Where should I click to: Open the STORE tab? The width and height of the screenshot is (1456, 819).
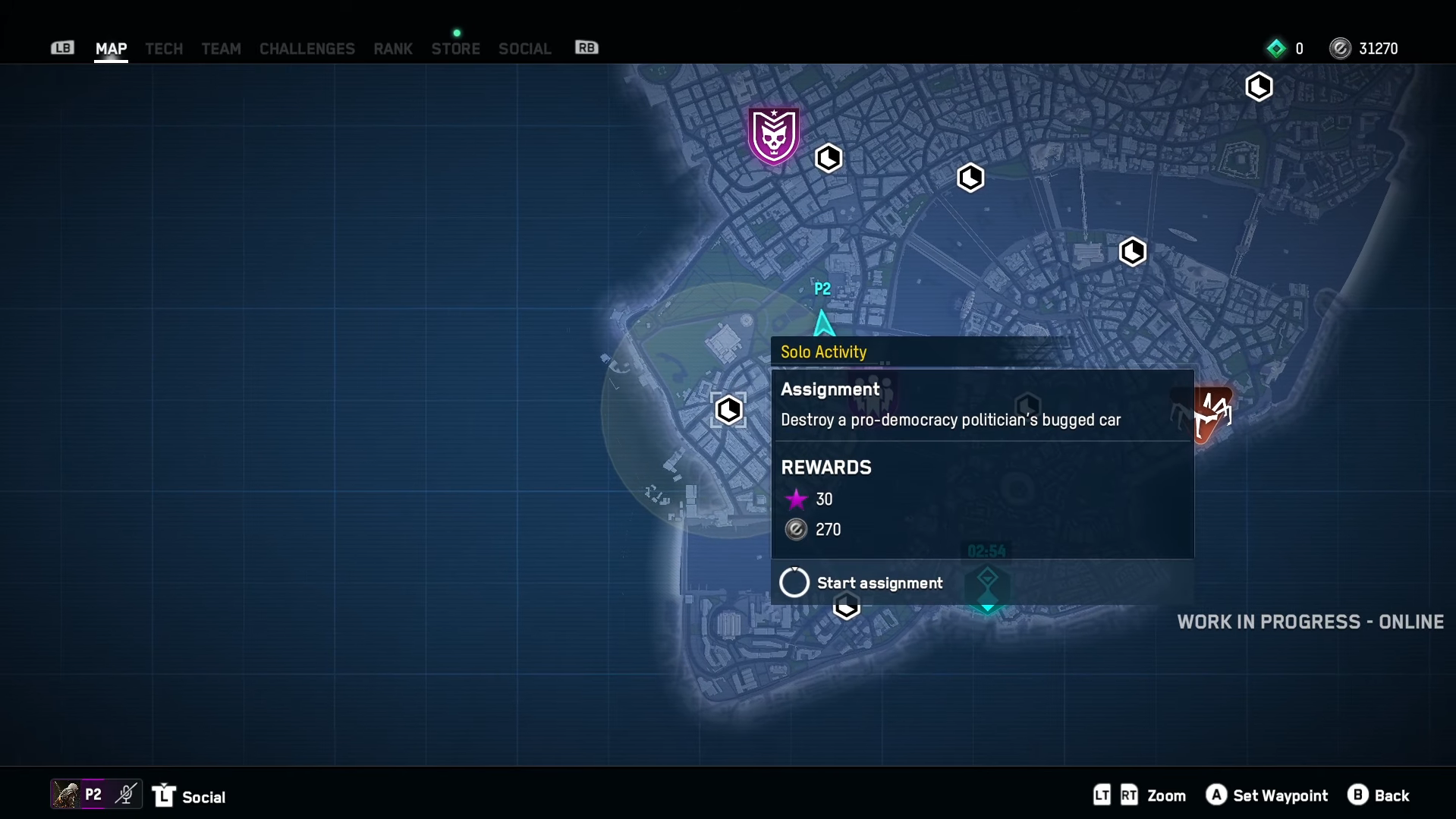point(455,49)
